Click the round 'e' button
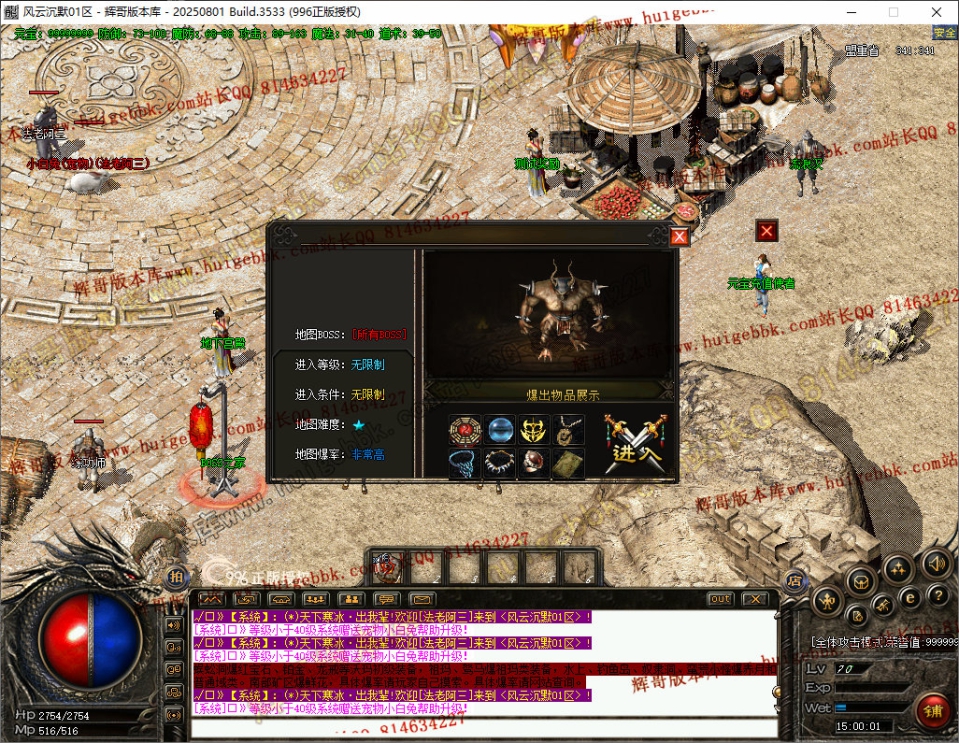The image size is (959, 743). 910,597
